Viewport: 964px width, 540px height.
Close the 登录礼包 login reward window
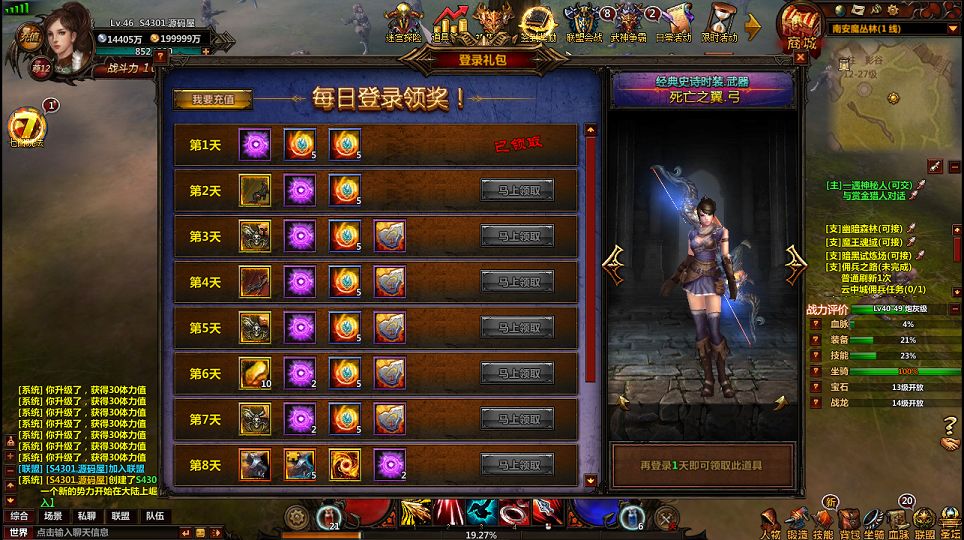point(800,58)
